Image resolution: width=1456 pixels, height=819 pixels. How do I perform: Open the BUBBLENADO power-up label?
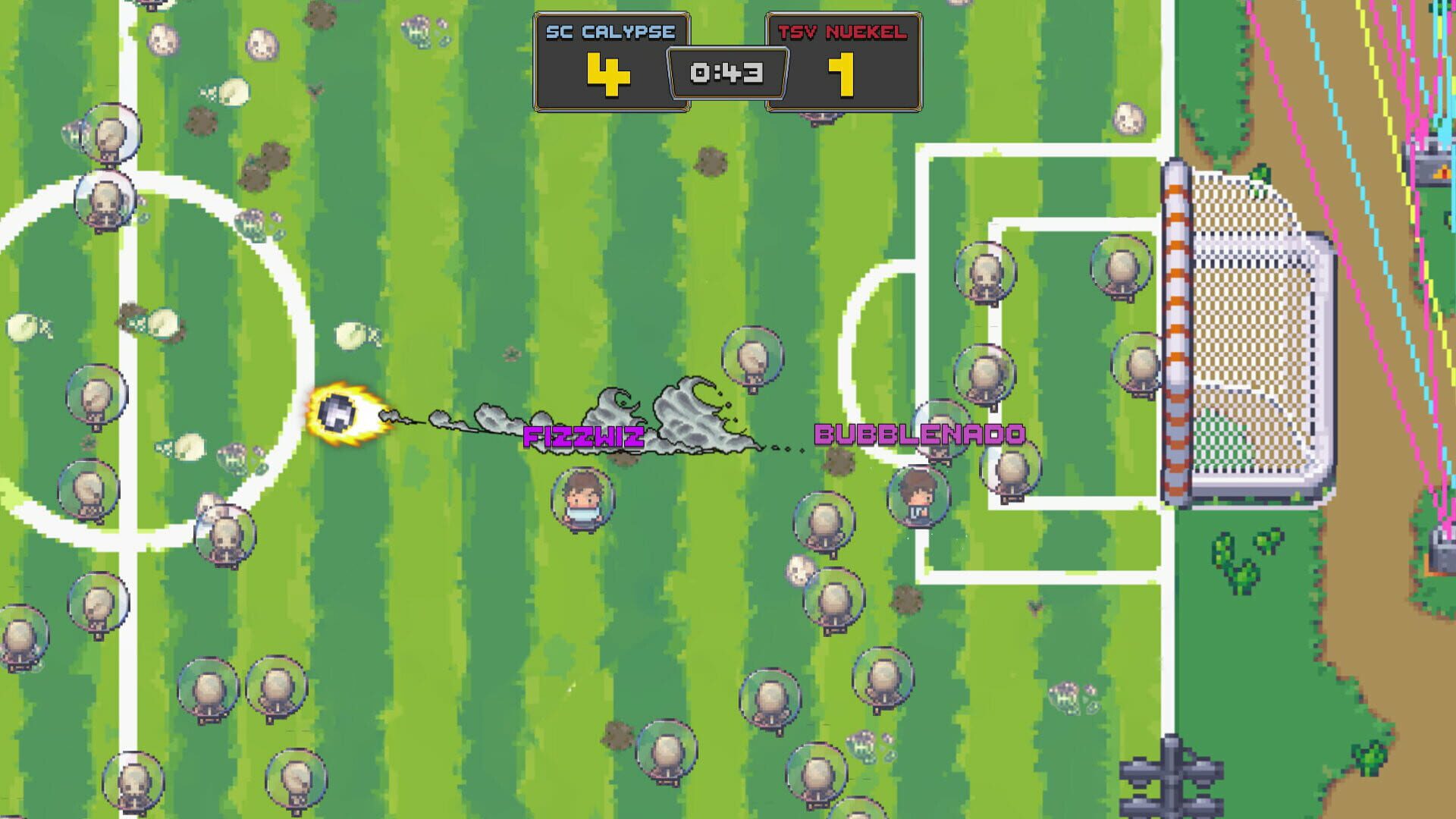click(x=917, y=436)
